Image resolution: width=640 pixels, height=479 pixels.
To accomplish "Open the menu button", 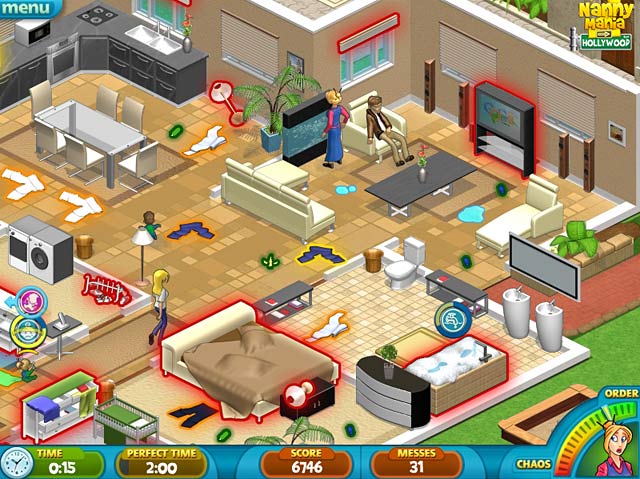I will [27, 9].
